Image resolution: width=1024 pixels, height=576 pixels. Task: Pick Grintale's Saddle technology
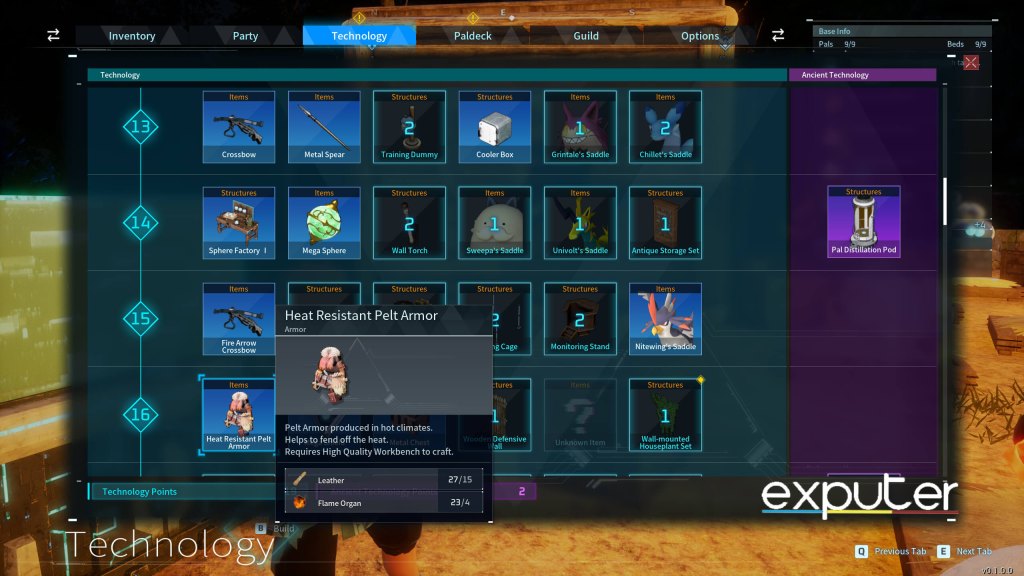[x=580, y=127]
